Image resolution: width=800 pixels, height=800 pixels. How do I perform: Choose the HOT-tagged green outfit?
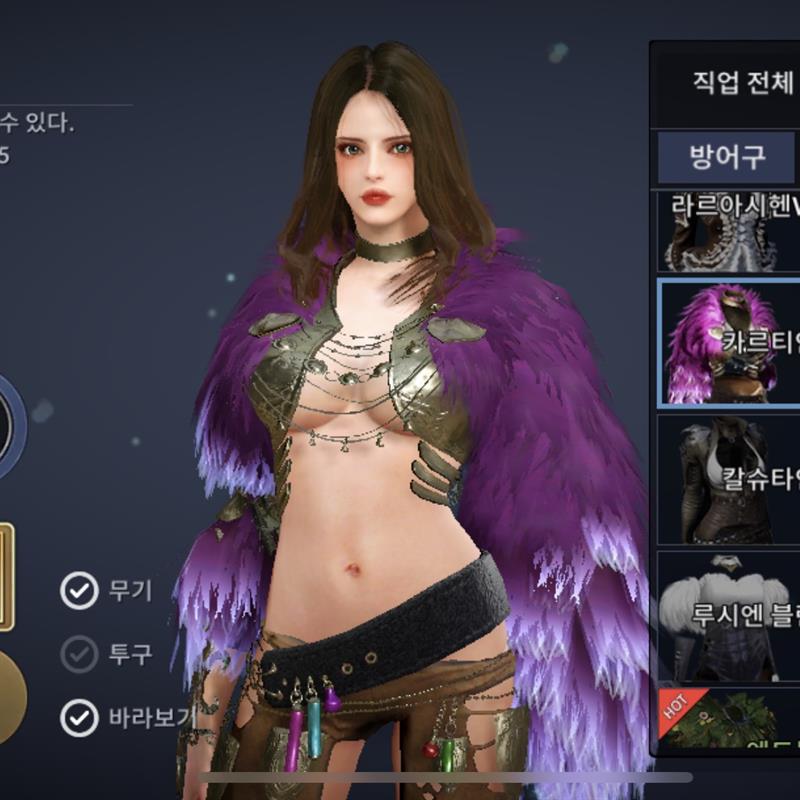[730, 718]
